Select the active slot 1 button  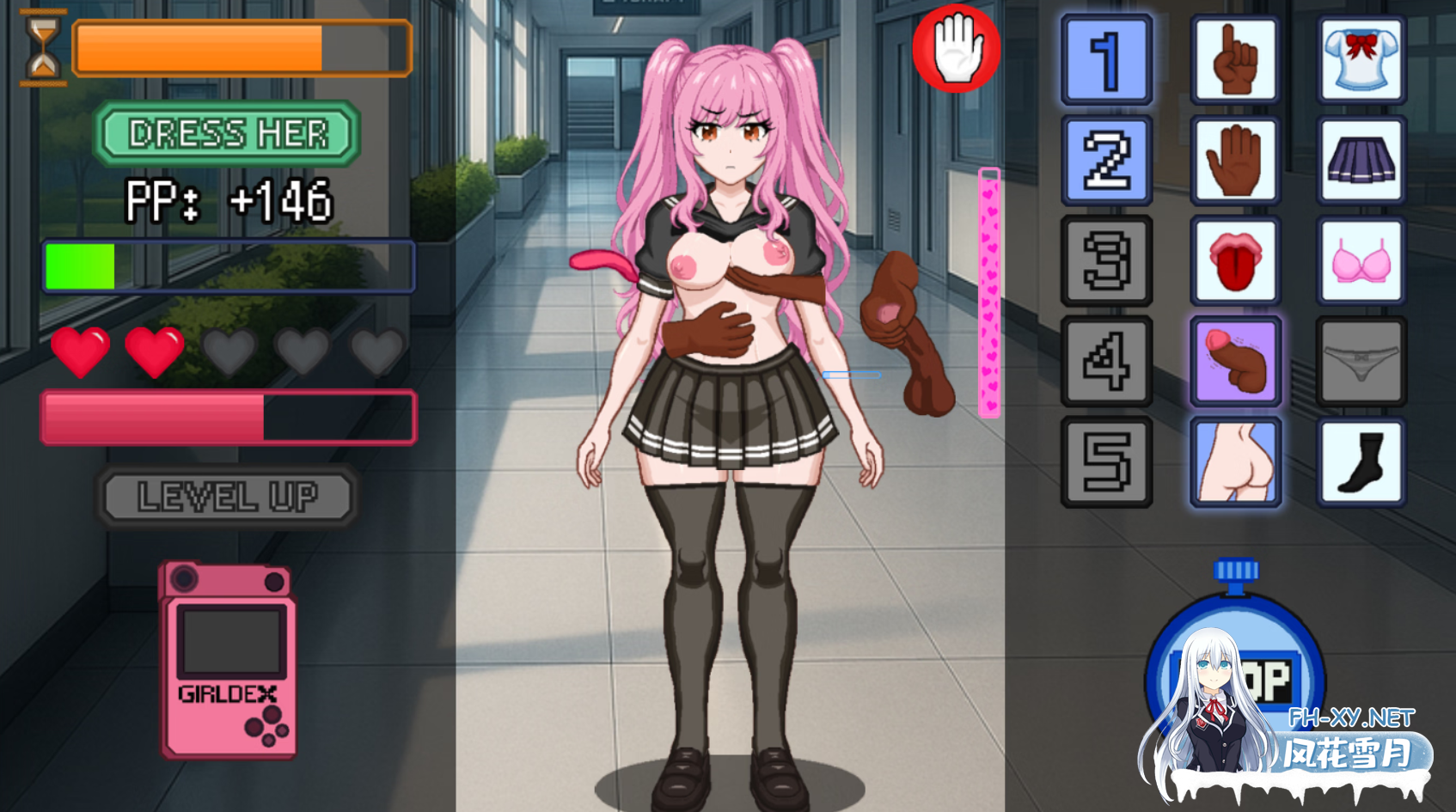(1106, 62)
